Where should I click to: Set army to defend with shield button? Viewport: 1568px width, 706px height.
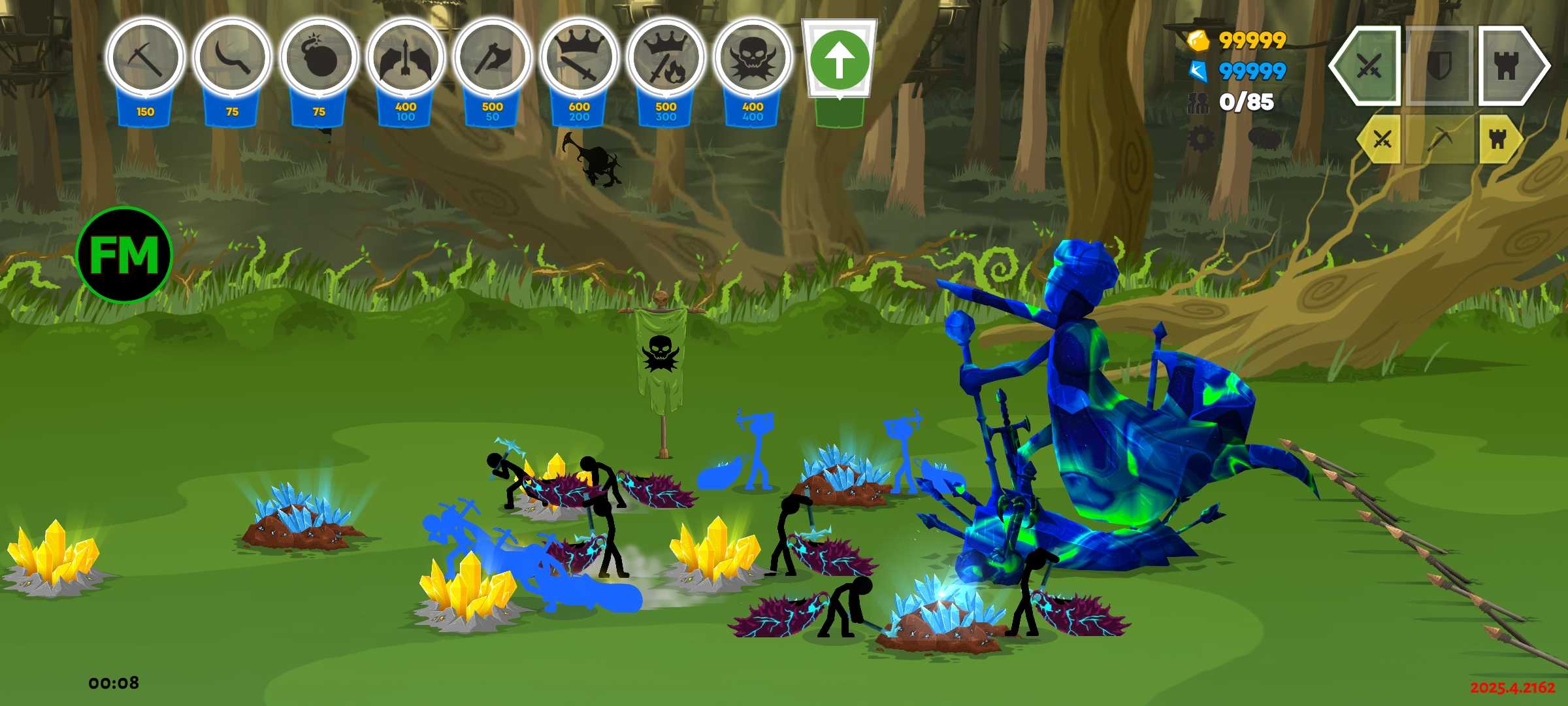pos(1439,65)
